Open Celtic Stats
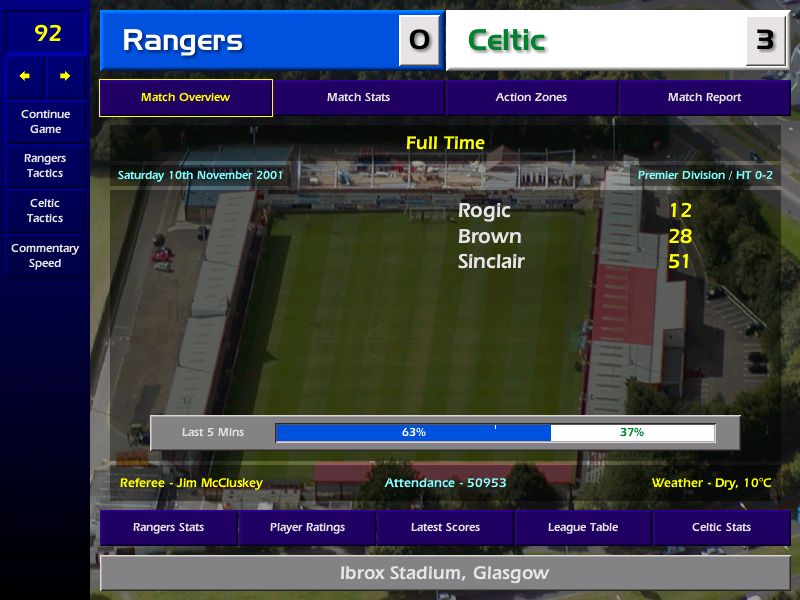 click(x=721, y=527)
